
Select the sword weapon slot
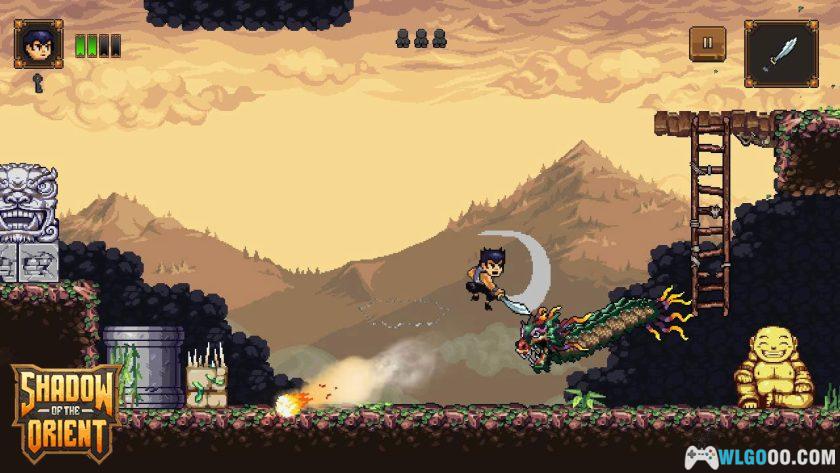click(x=779, y=51)
